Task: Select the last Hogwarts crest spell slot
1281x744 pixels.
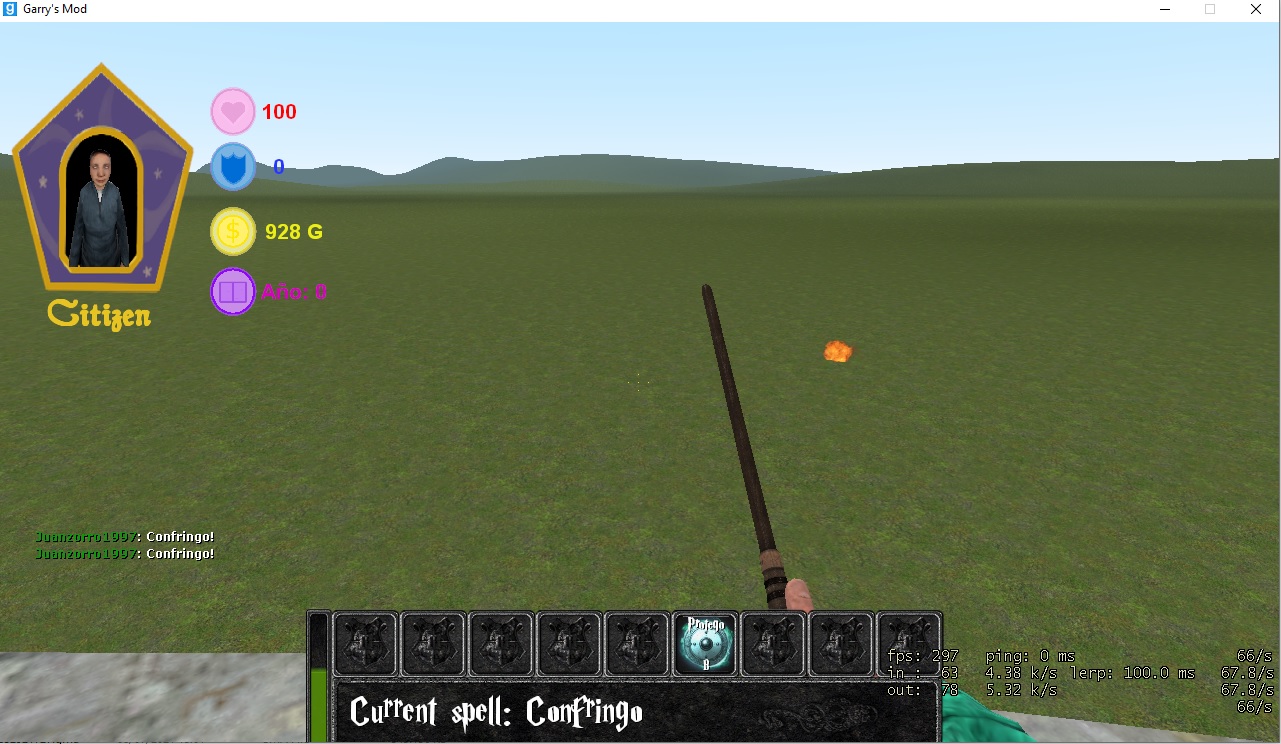Action: (x=909, y=644)
